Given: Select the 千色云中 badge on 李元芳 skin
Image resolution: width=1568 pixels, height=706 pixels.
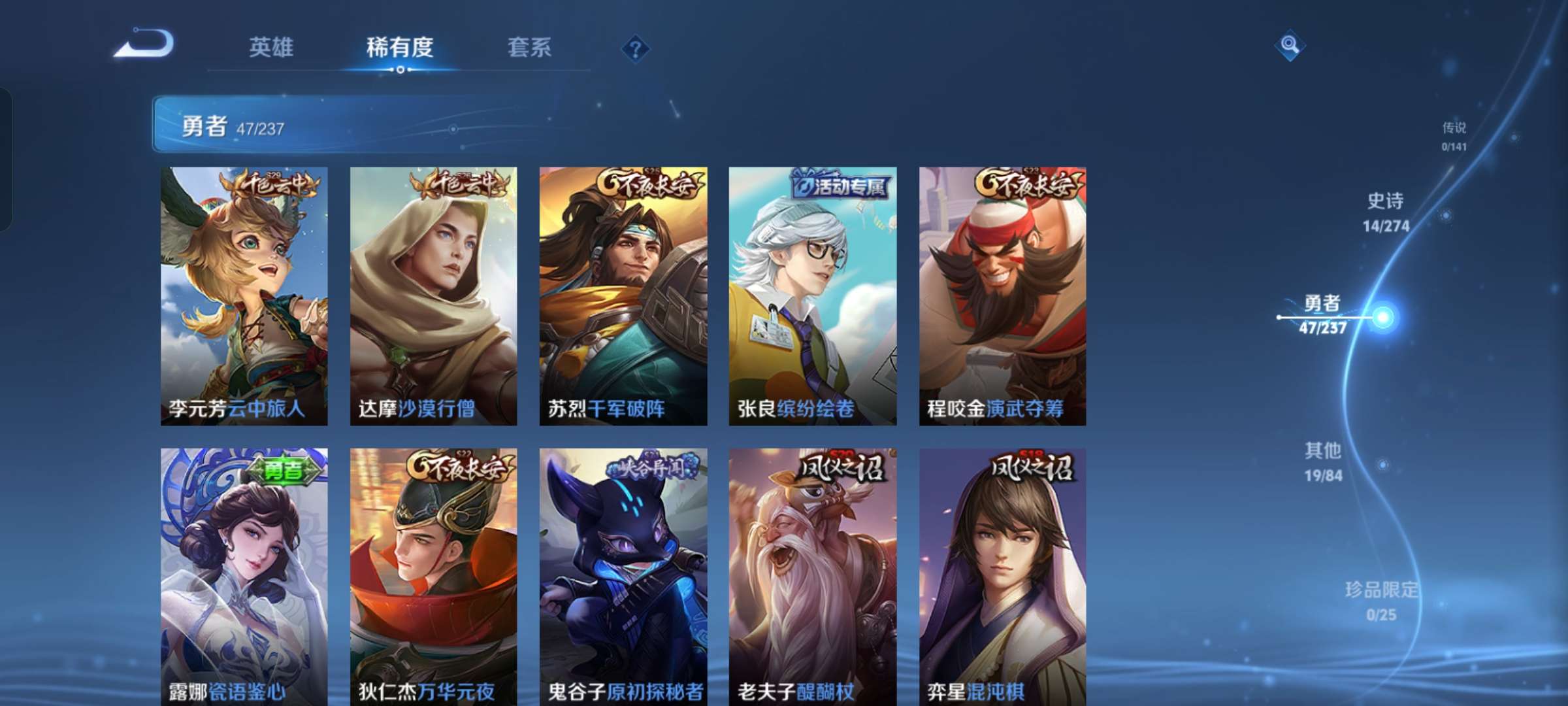Looking at the screenshot, I should coord(274,185).
